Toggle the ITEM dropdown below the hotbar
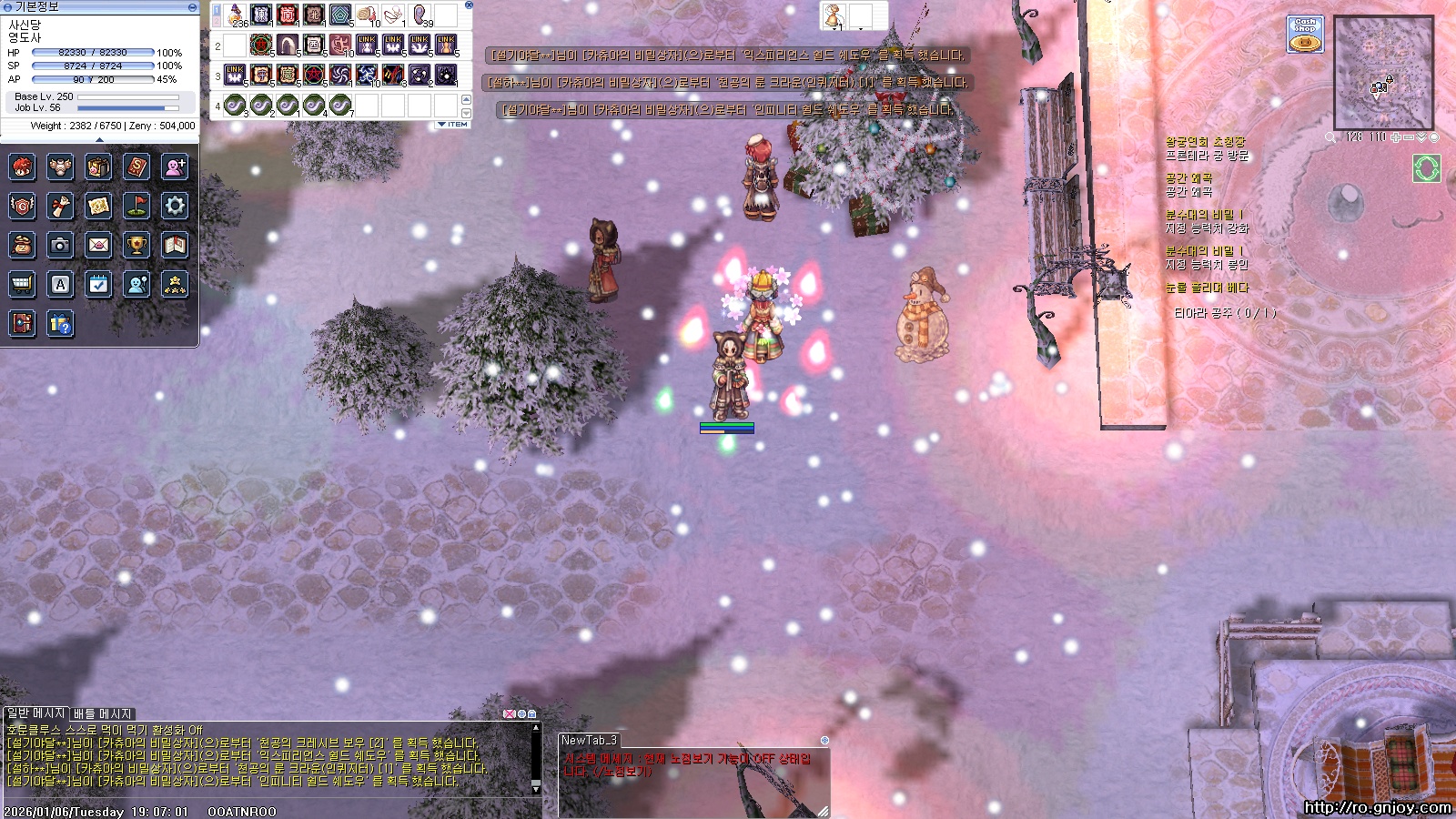The width and height of the screenshot is (1456, 819). point(453,124)
